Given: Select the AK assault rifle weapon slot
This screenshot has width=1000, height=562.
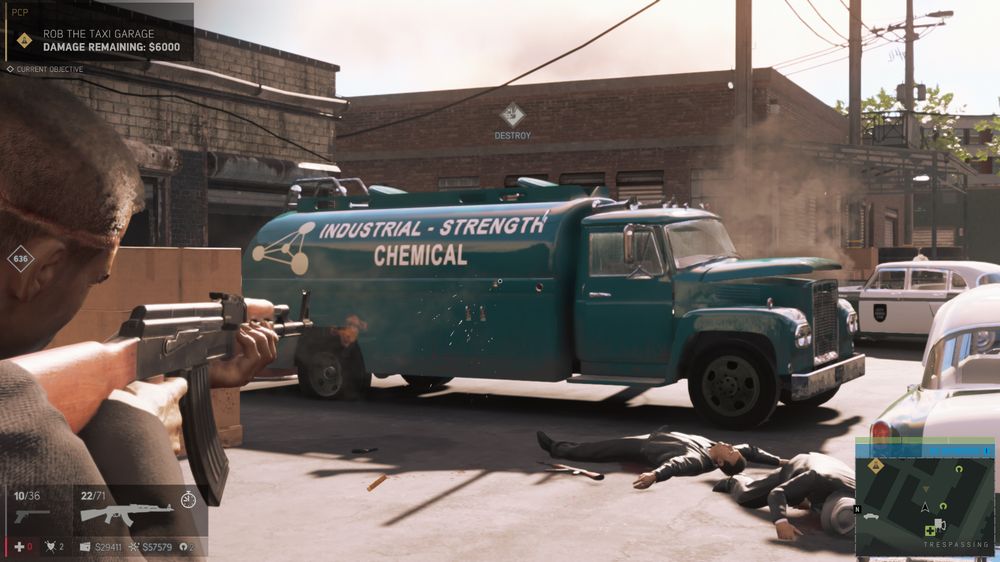Looking at the screenshot, I should click(126, 512).
